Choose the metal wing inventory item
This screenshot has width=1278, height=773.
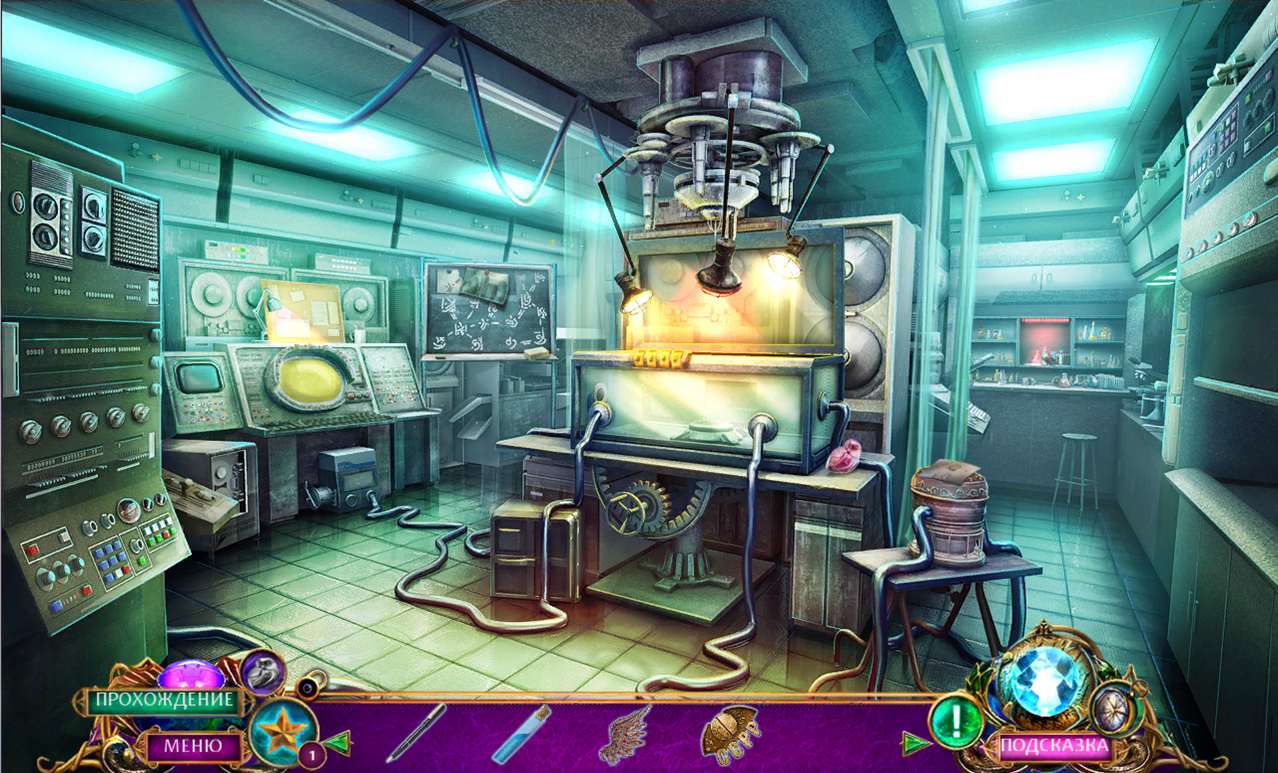point(625,733)
